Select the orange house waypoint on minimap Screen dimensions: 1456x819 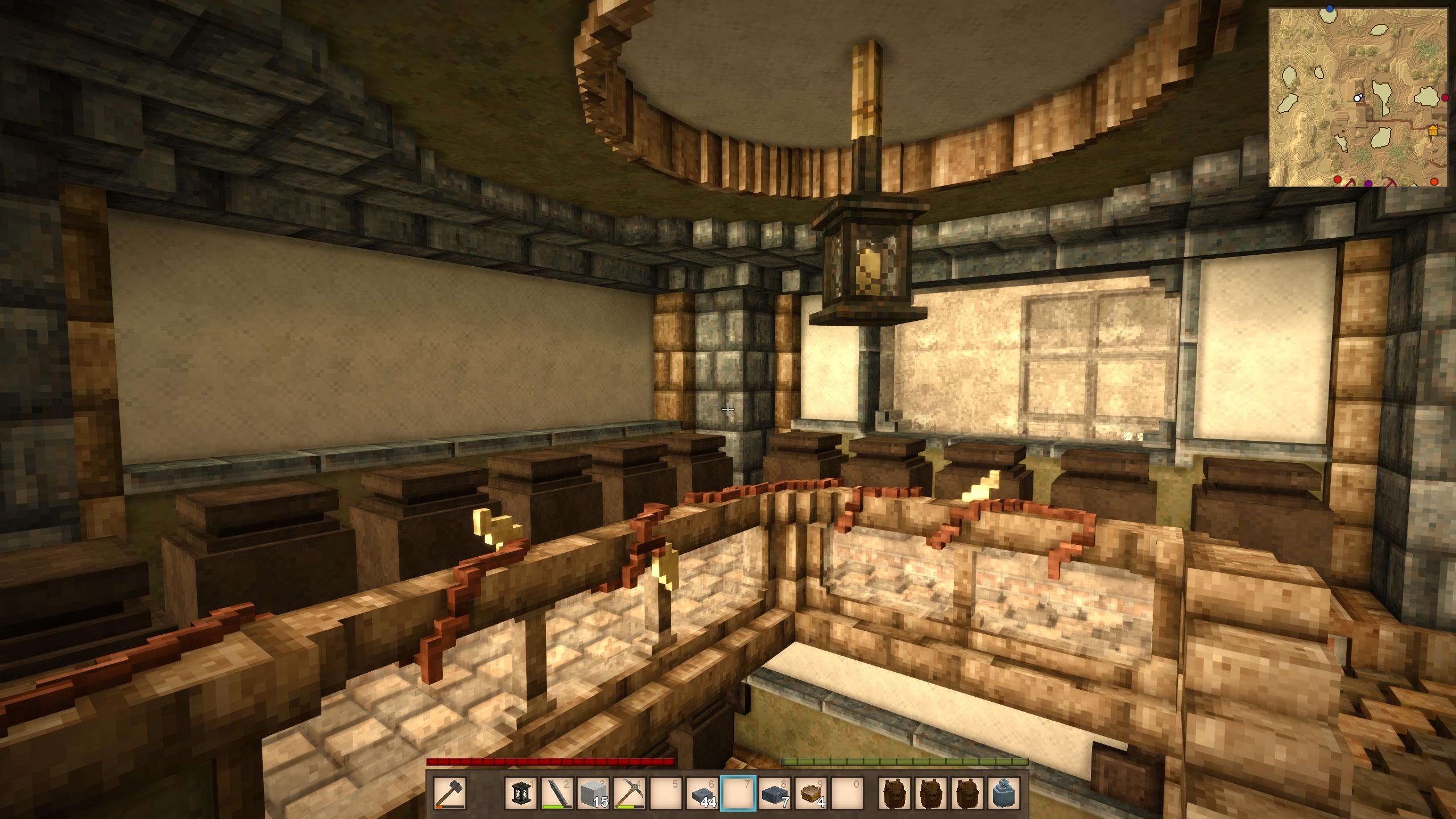pyautogui.click(x=1432, y=131)
